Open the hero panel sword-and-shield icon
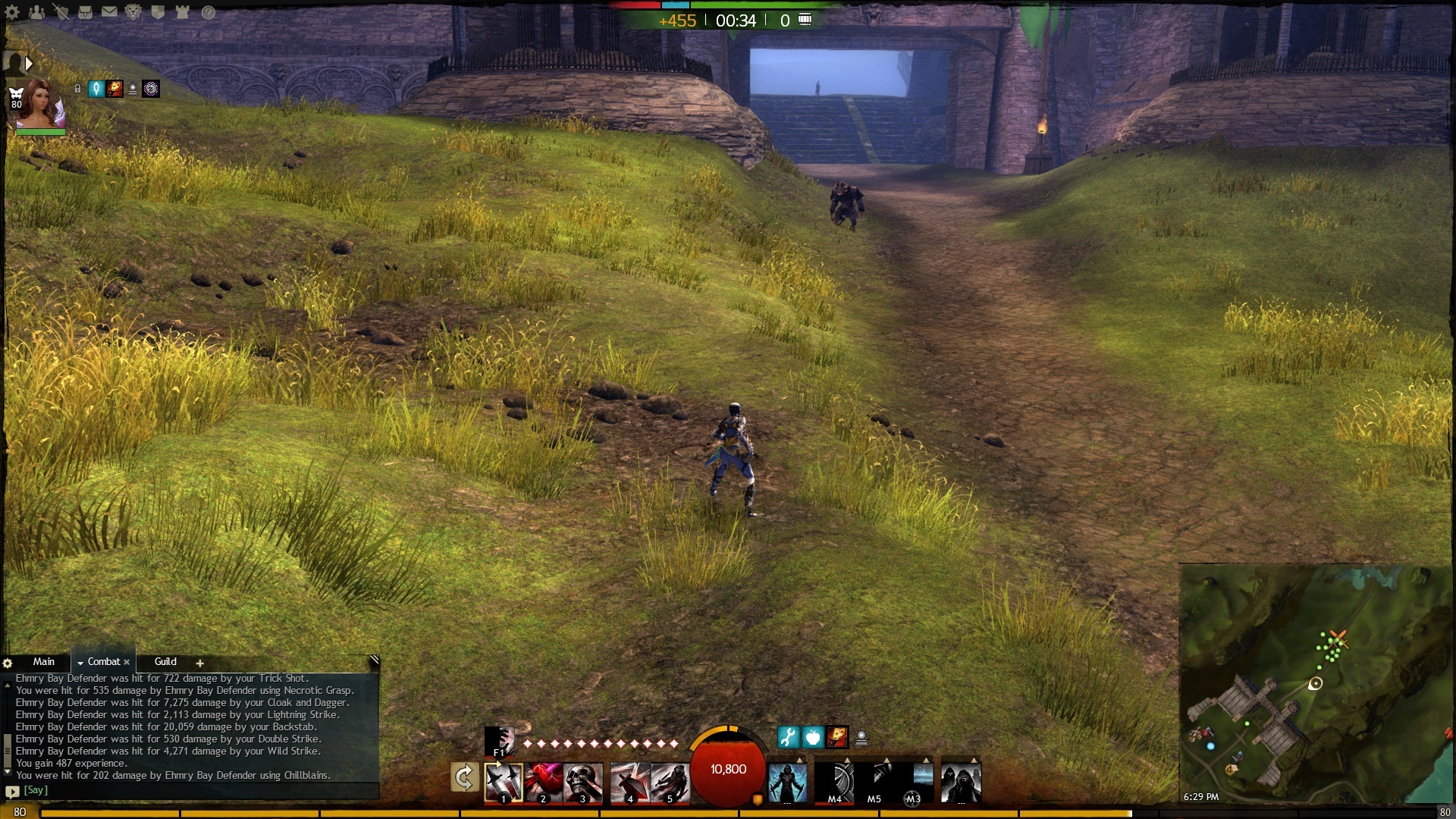 (61, 12)
